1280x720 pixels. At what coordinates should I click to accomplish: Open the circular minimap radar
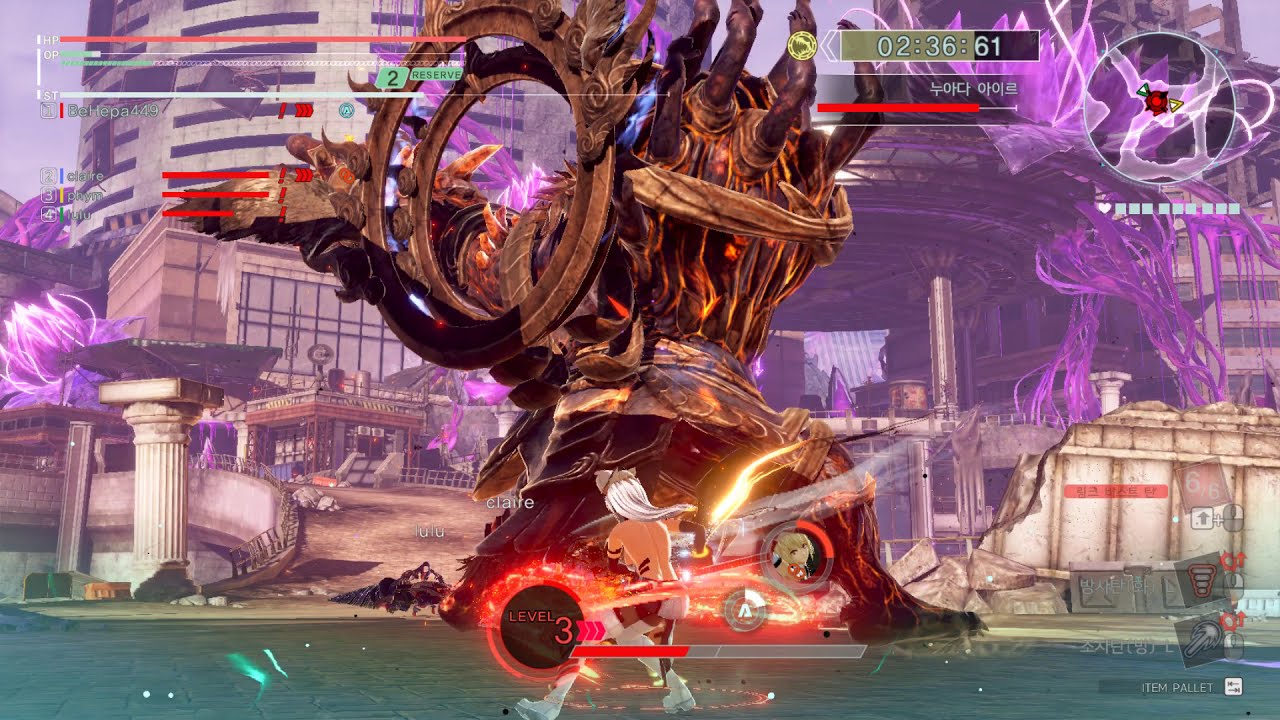pos(1158,108)
